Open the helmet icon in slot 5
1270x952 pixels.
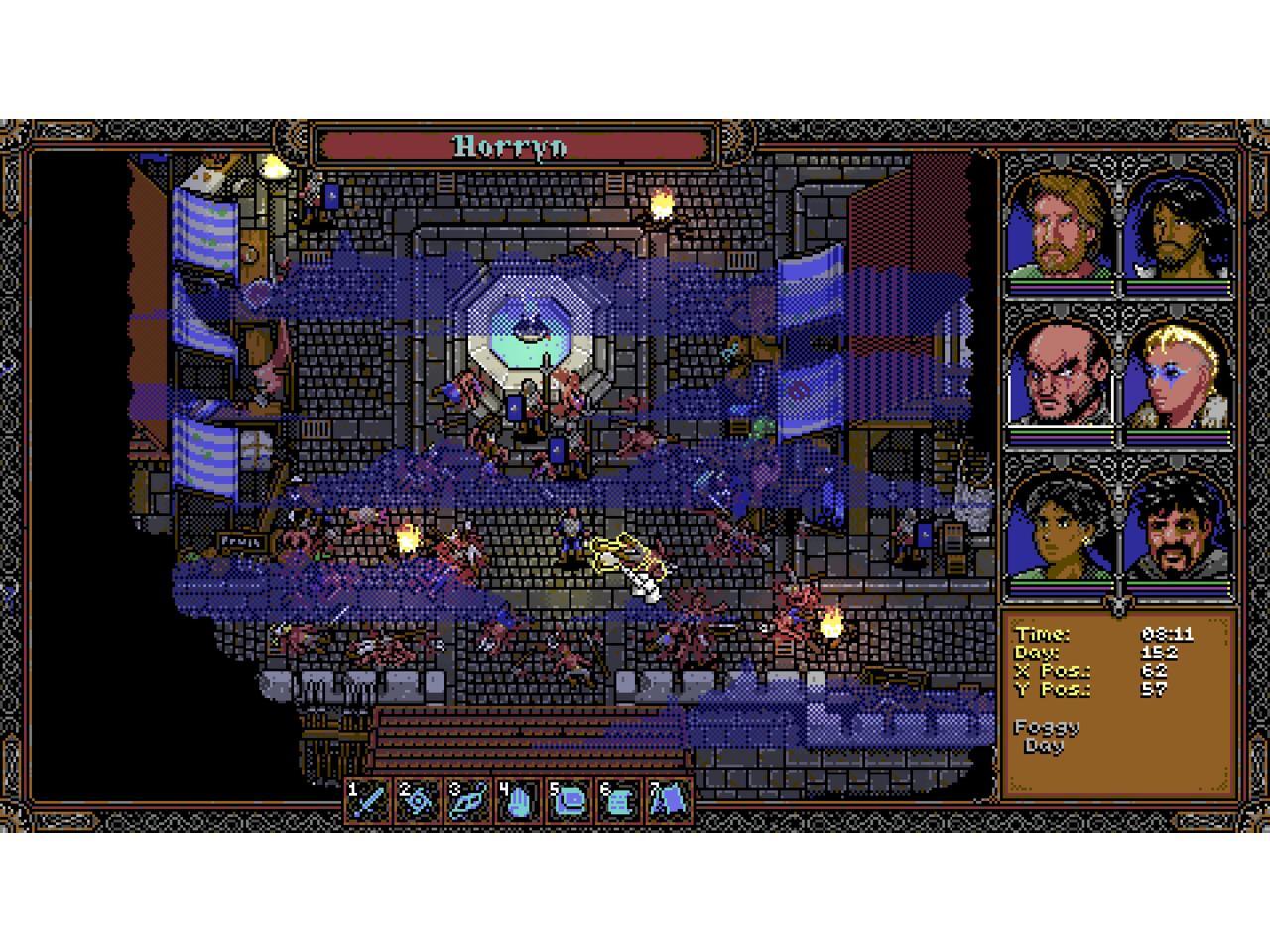click(569, 799)
